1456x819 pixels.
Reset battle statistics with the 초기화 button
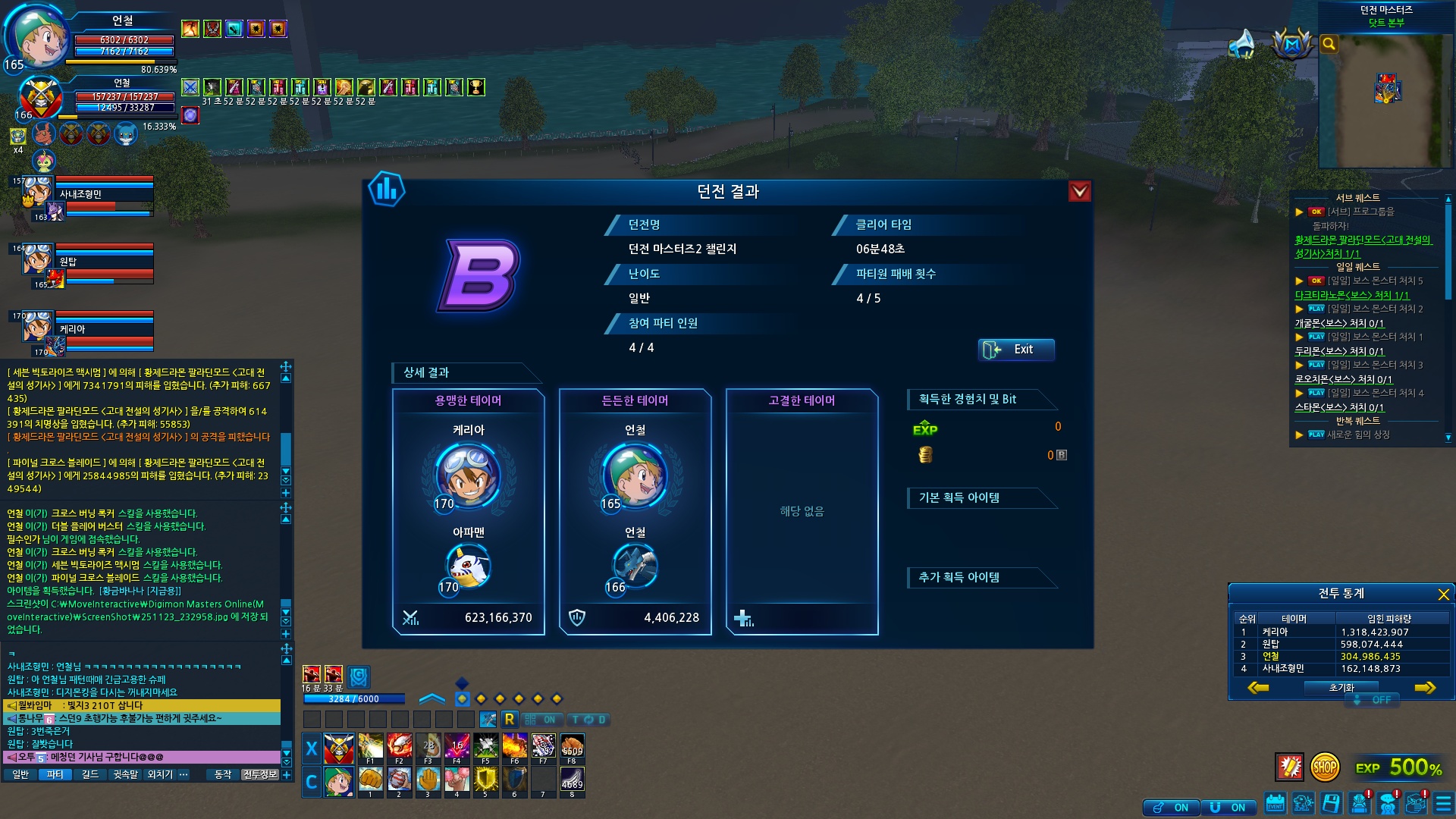(x=1341, y=688)
